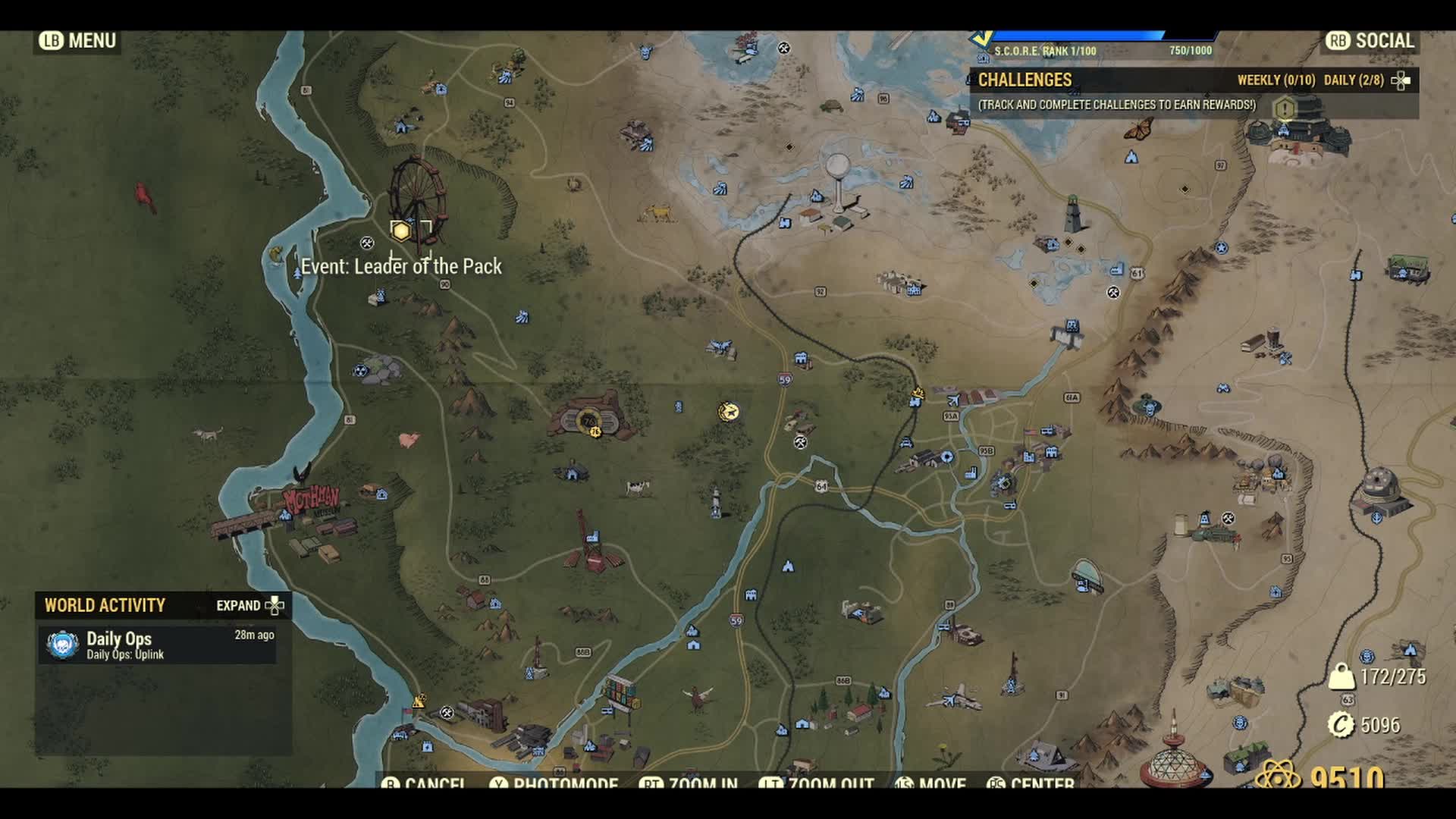Image resolution: width=1456 pixels, height=819 pixels.
Task: Switch to Weekly challenges
Action: coord(1276,80)
